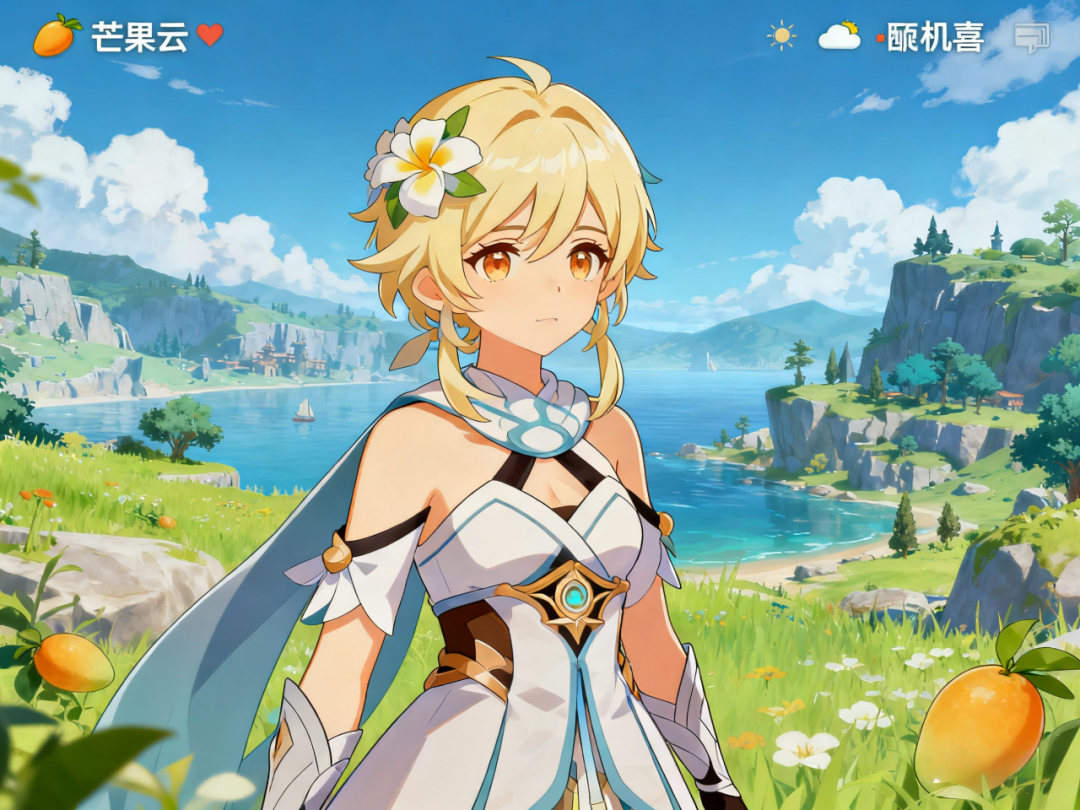Open the white-text label beside the cloud icon
The height and width of the screenshot is (810, 1080).
pos(936,37)
